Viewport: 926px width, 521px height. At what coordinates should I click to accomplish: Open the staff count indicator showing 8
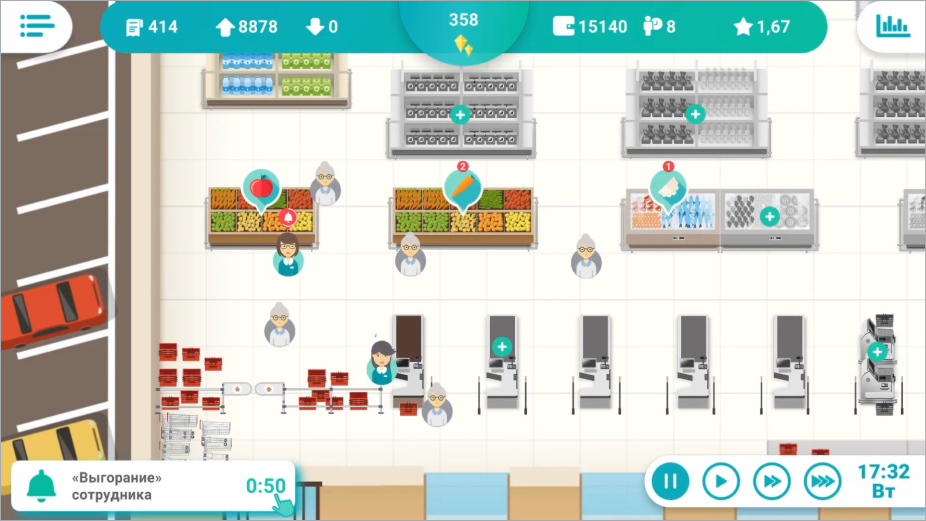657,27
